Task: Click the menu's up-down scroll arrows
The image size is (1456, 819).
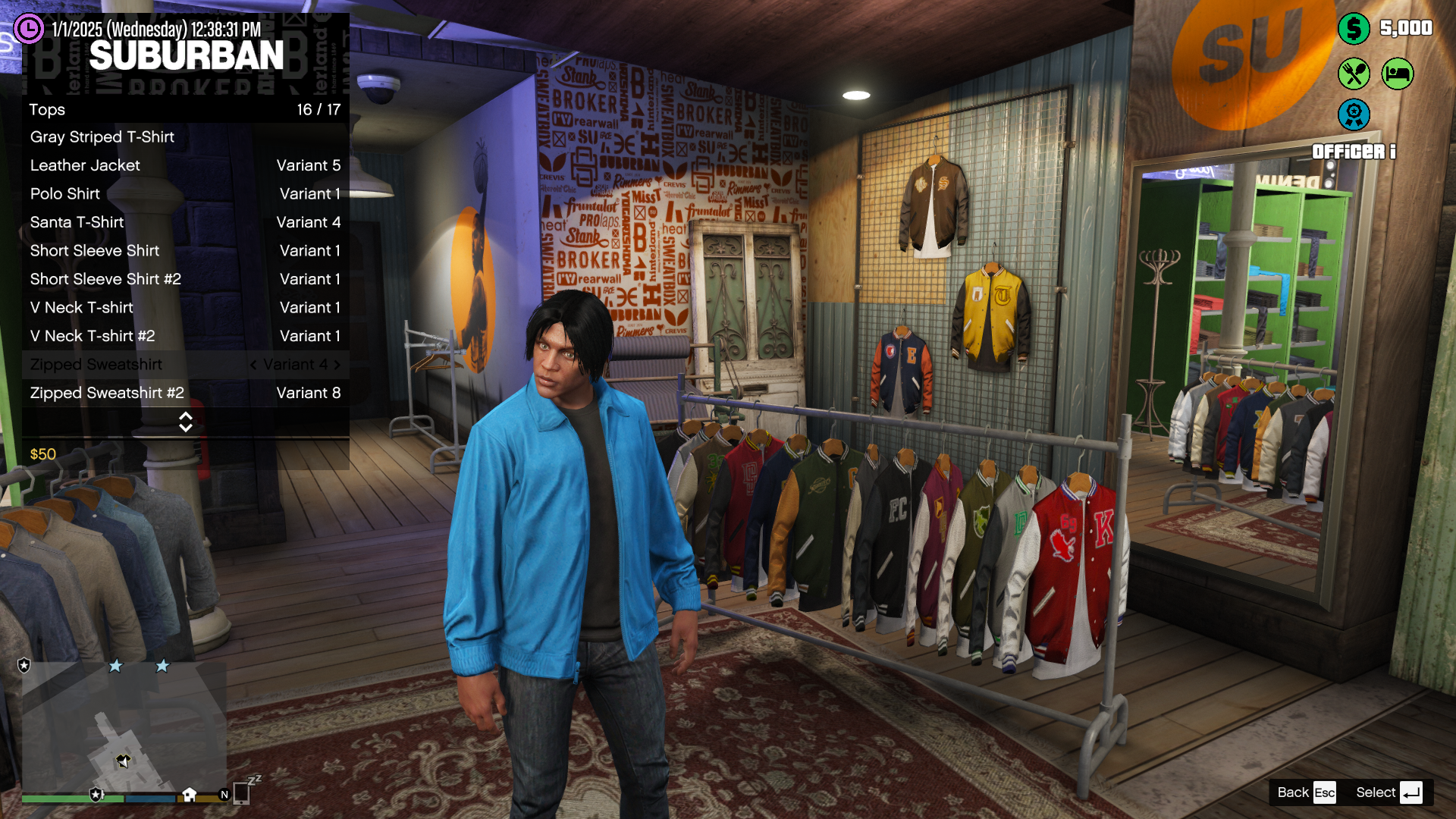Action: 186,422
